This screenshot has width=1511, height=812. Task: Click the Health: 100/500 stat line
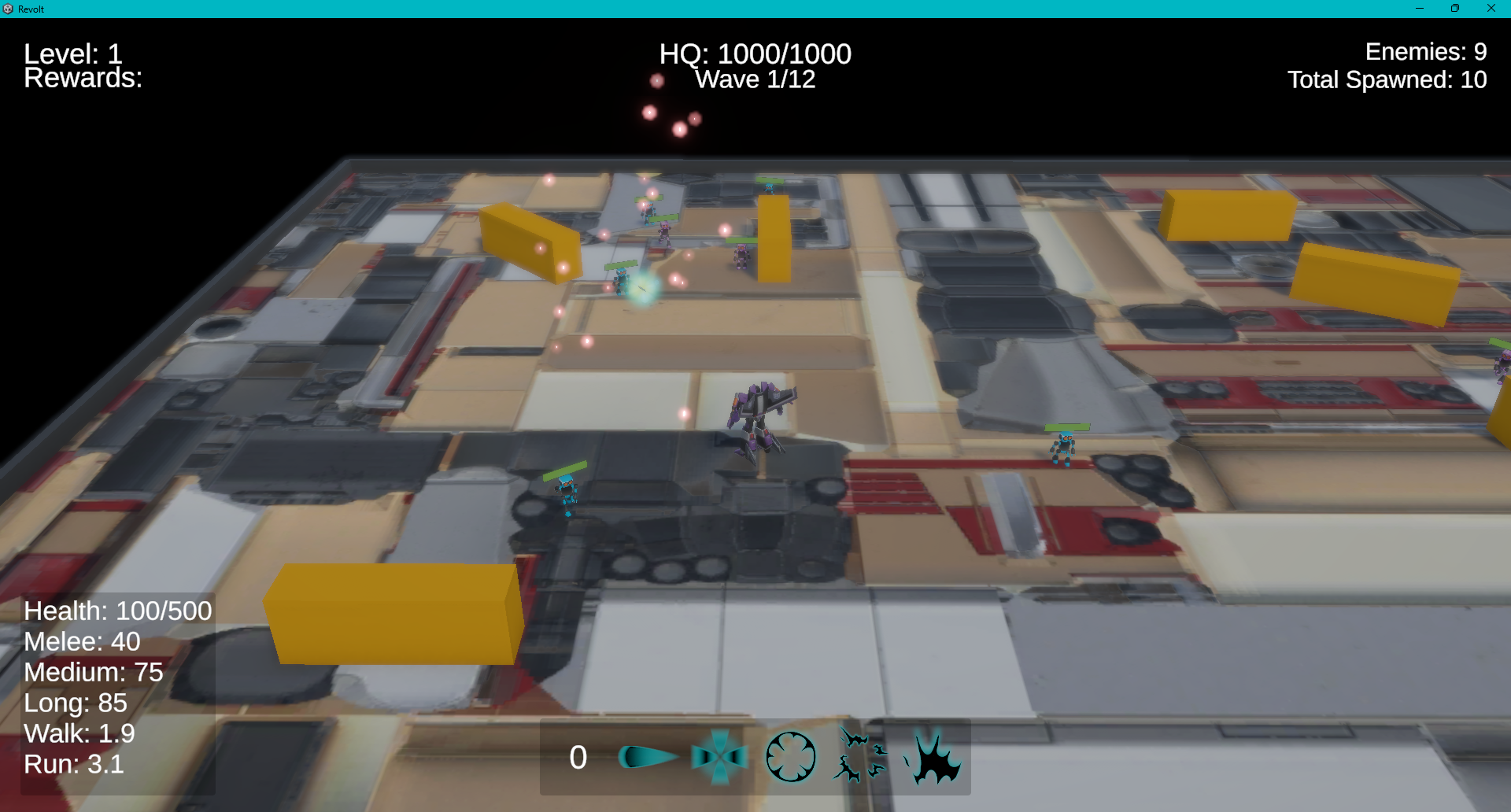[116, 611]
